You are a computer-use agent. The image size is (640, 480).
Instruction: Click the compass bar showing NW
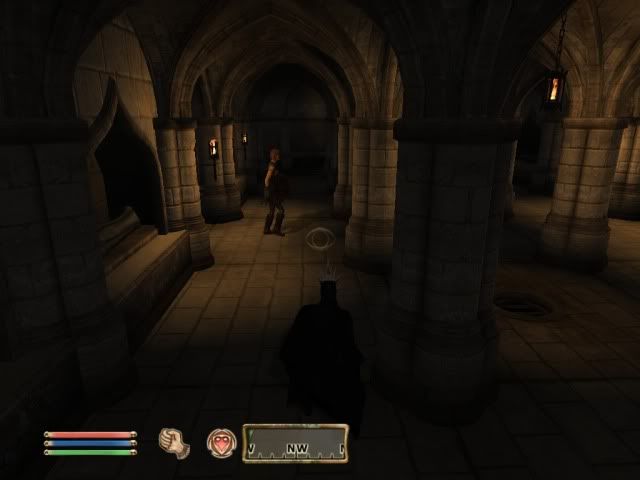point(297,441)
